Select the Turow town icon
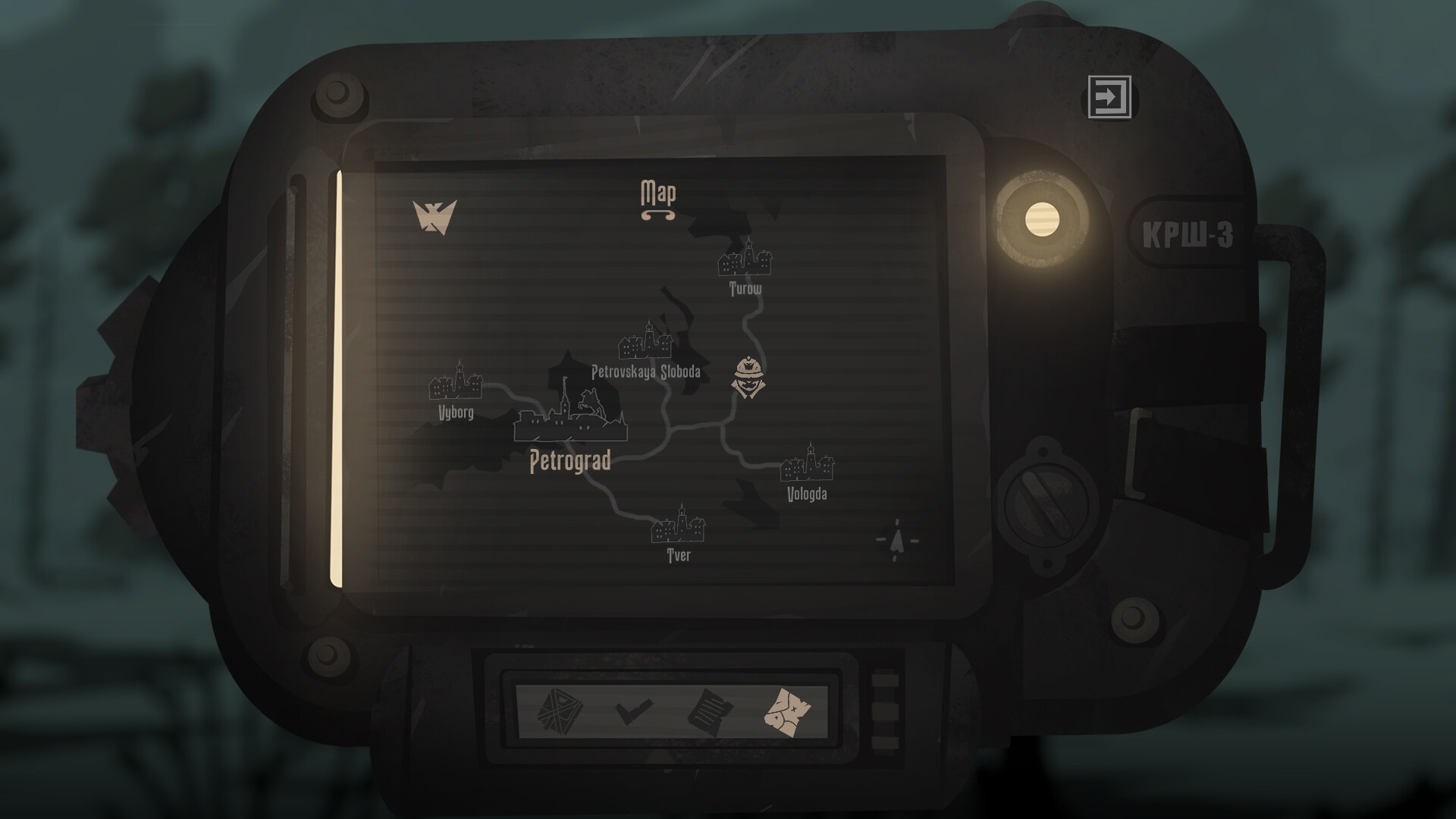Viewport: 1456px width, 819px height. pyautogui.click(x=745, y=263)
